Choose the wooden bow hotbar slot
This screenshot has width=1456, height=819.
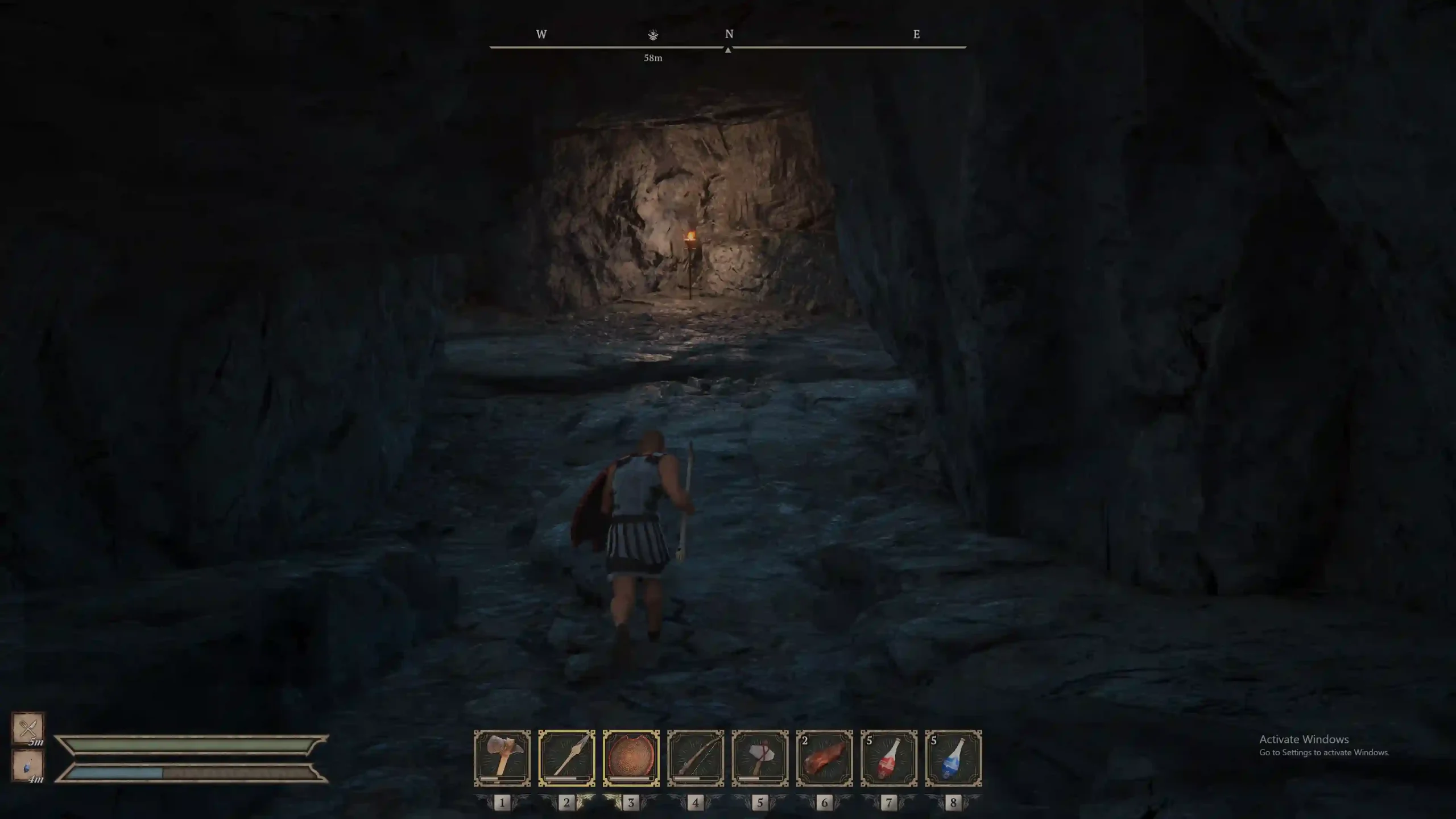click(x=696, y=758)
